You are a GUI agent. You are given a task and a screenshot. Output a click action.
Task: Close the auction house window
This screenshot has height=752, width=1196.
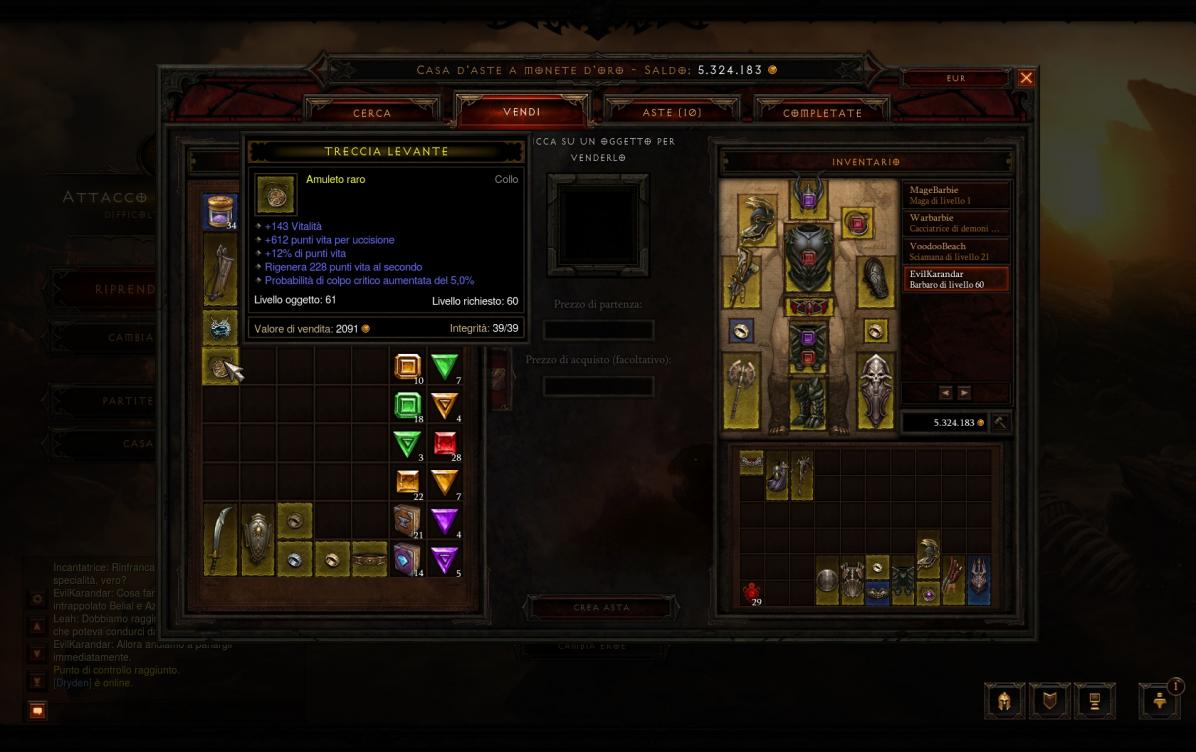click(x=1026, y=78)
